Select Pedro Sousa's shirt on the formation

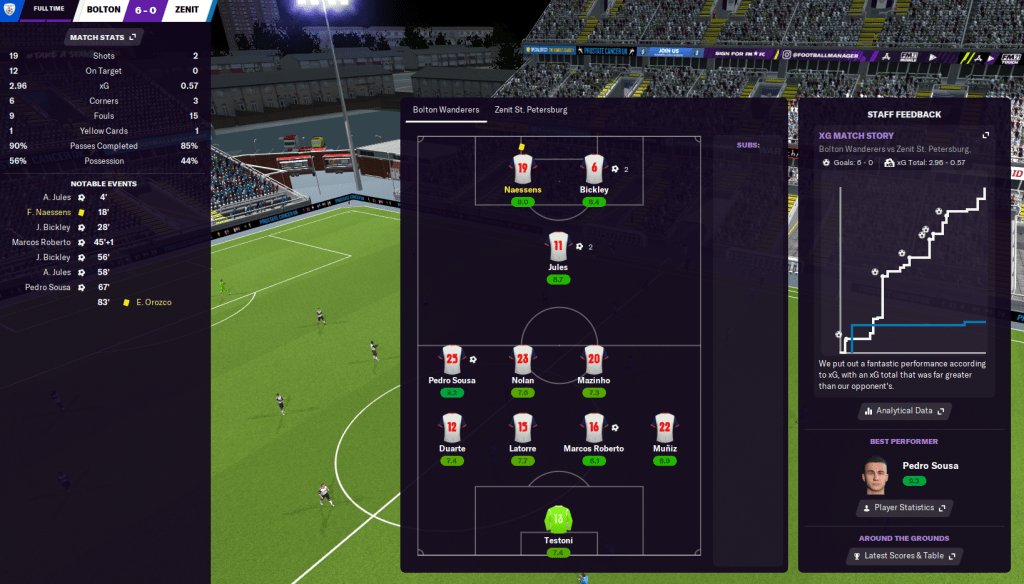click(x=451, y=359)
